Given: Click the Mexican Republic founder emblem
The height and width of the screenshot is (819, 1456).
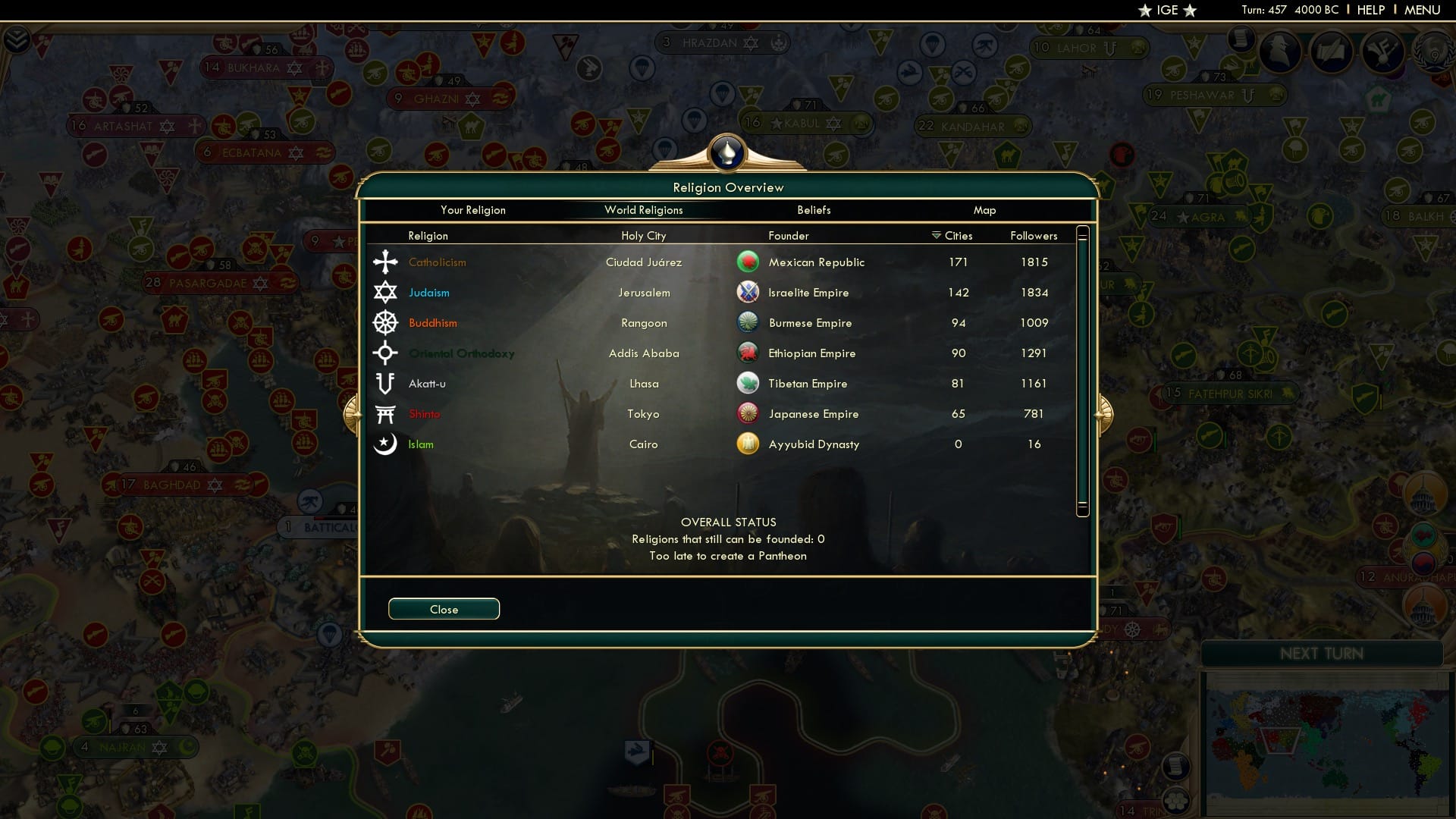Looking at the screenshot, I should pos(748,262).
